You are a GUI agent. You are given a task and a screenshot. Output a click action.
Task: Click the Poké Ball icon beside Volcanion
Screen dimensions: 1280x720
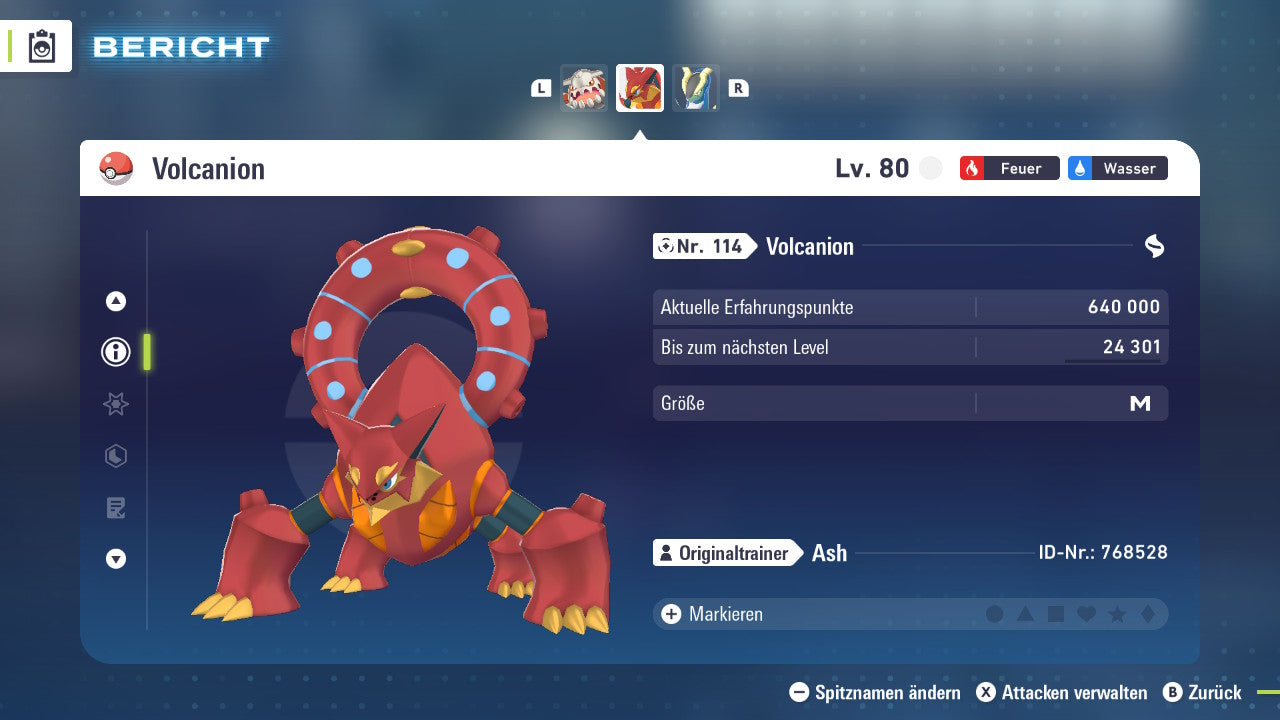click(113, 168)
